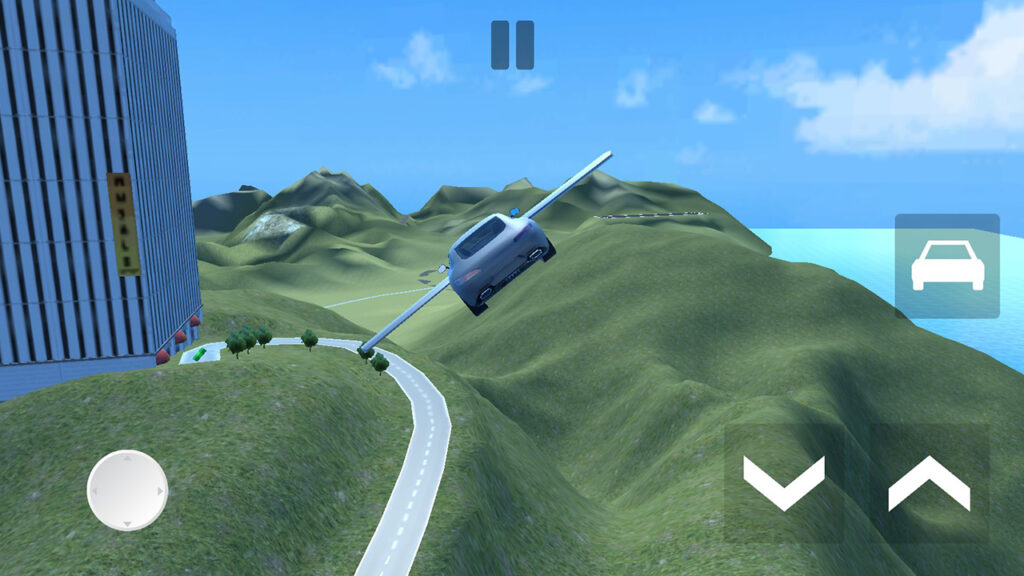The image size is (1024, 576).
Task: Tap the upward chevron button
Action: coord(929,482)
